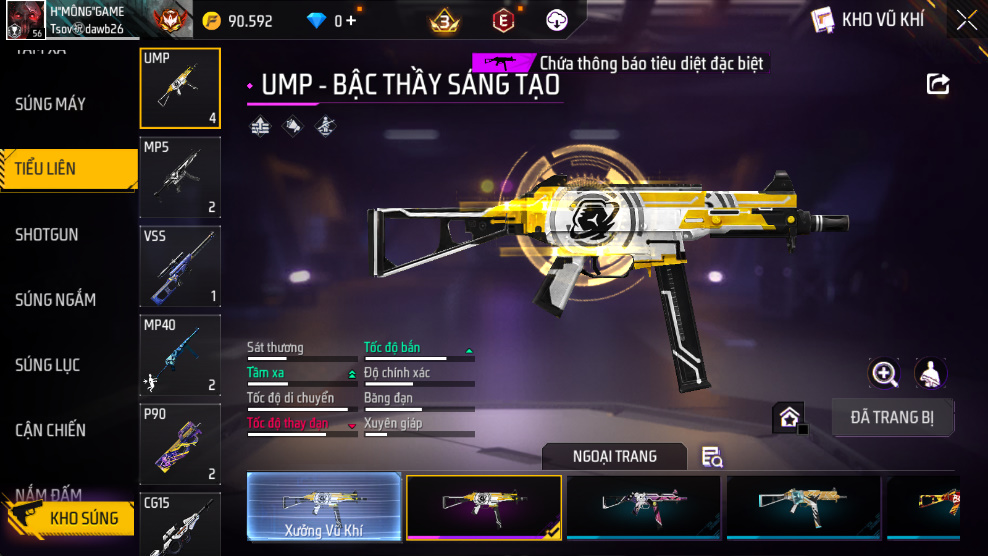Add diamonds with the plus button
This screenshot has height=556, width=988.
click(351, 20)
